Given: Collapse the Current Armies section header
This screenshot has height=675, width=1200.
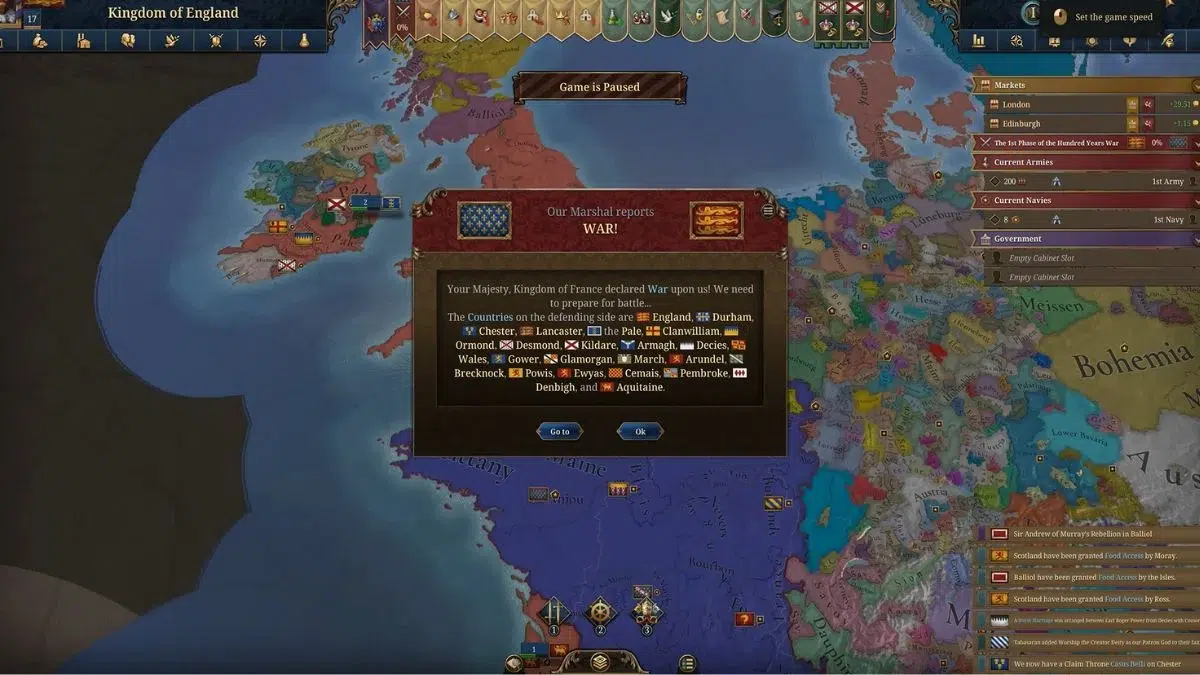Looking at the screenshot, I should coord(1085,162).
